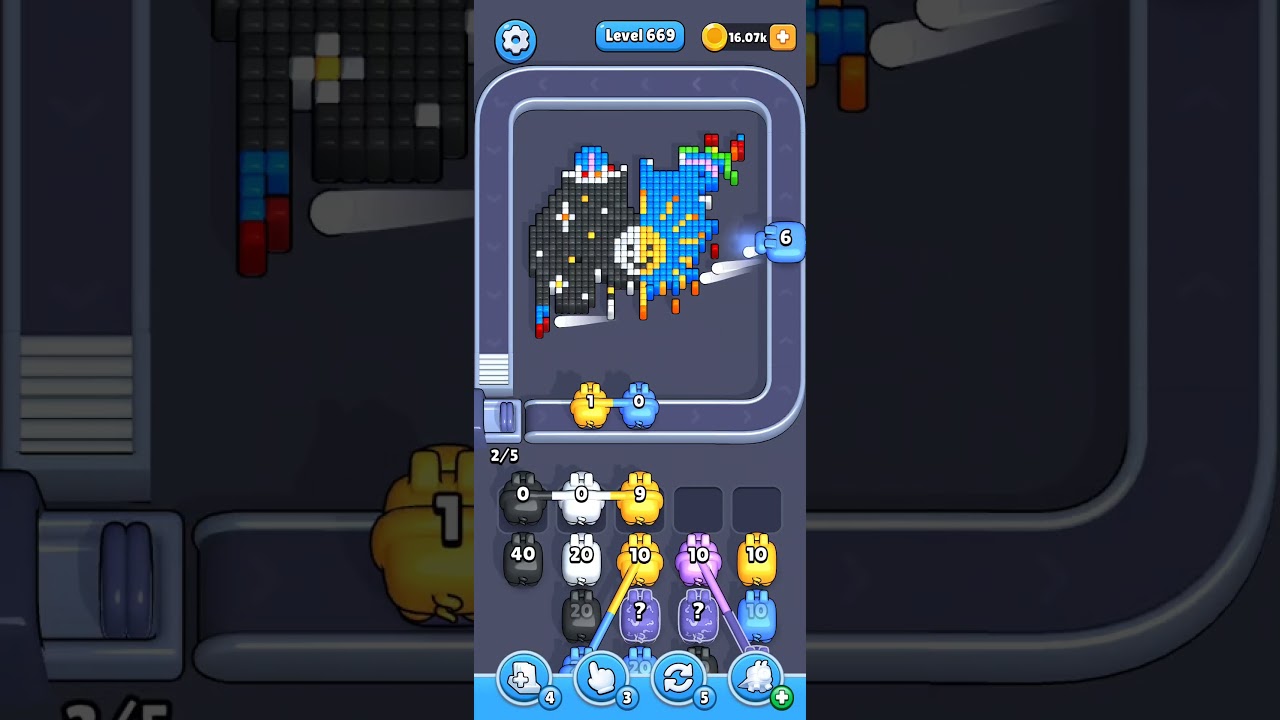Screen dimensions: 1280x720
Task: Activate the hand swap booster with 3 charges
Action: (x=601, y=677)
